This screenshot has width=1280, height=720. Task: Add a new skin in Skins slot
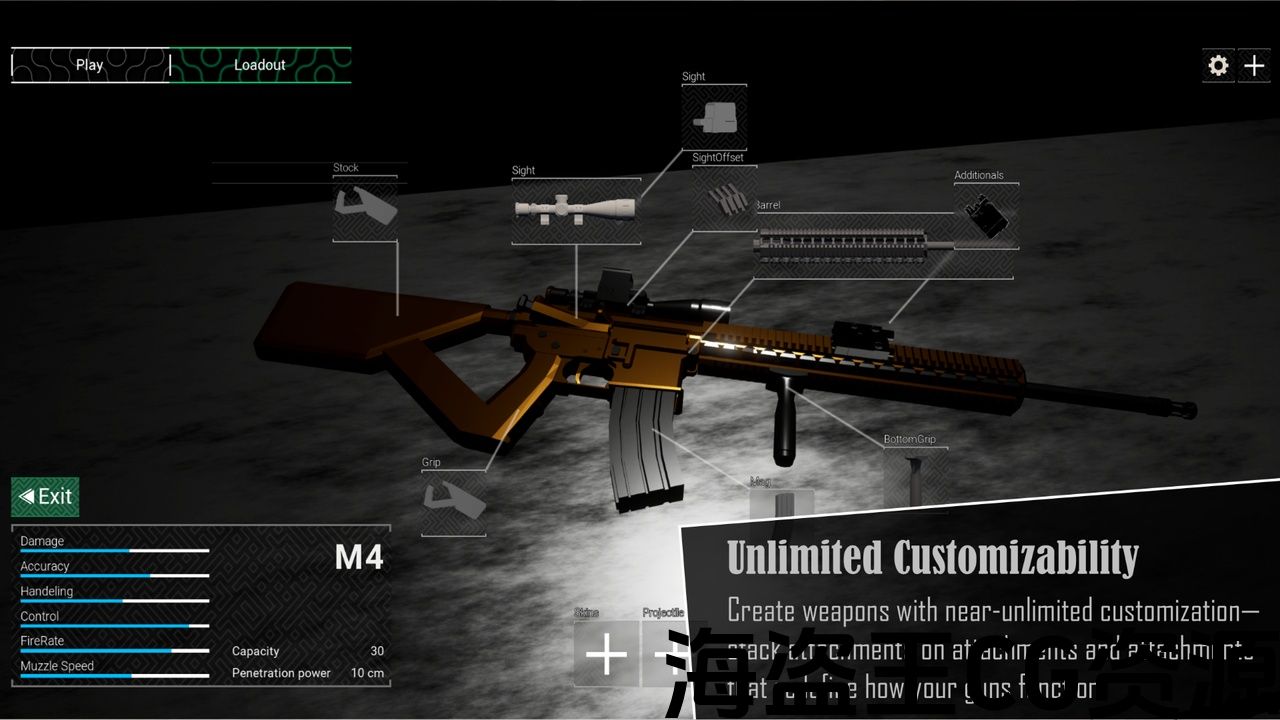coord(606,654)
